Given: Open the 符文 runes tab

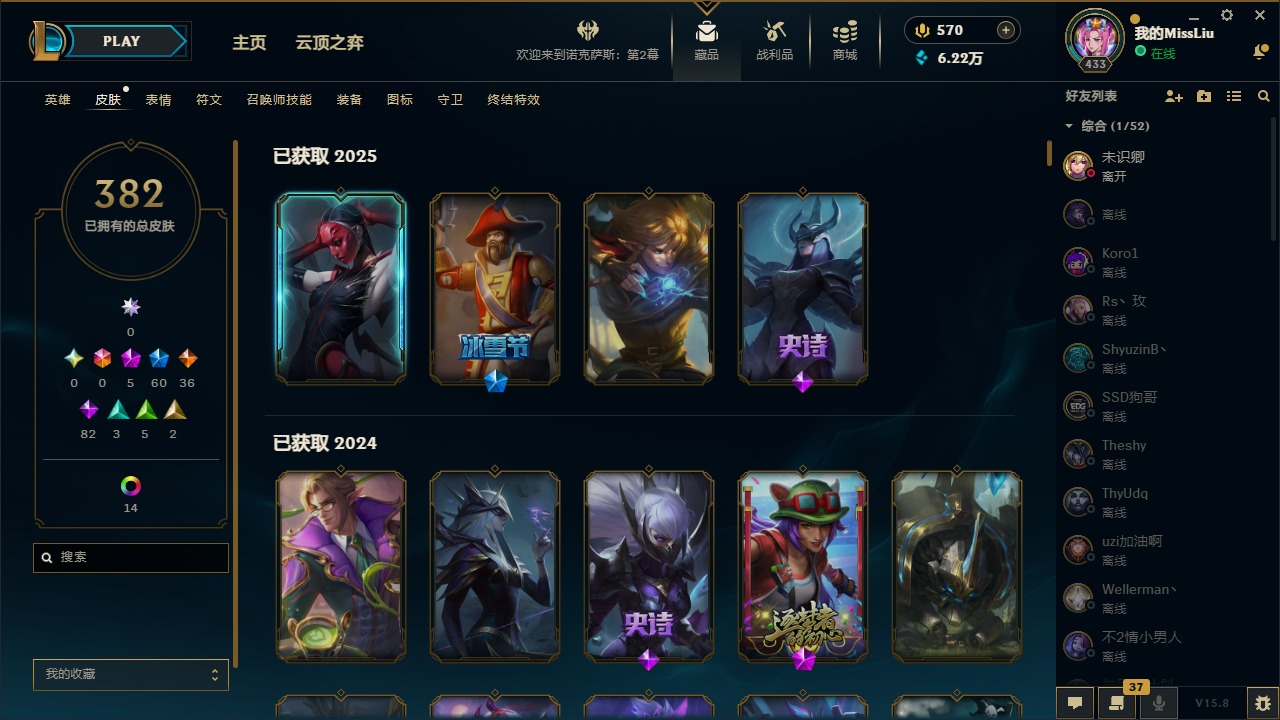Looking at the screenshot, I should 209,100.
